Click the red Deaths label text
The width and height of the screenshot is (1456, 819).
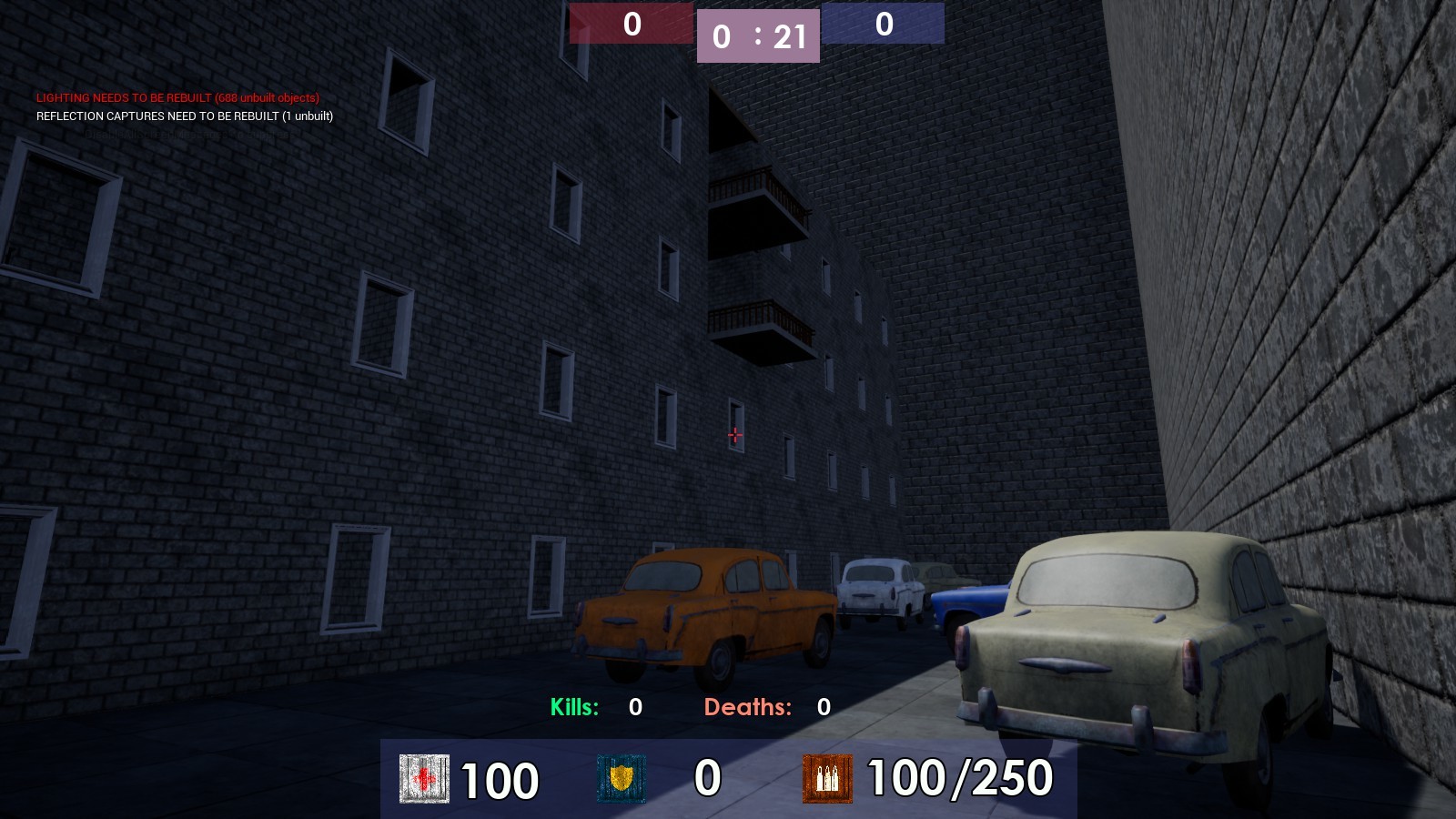(x=748, y=705)
